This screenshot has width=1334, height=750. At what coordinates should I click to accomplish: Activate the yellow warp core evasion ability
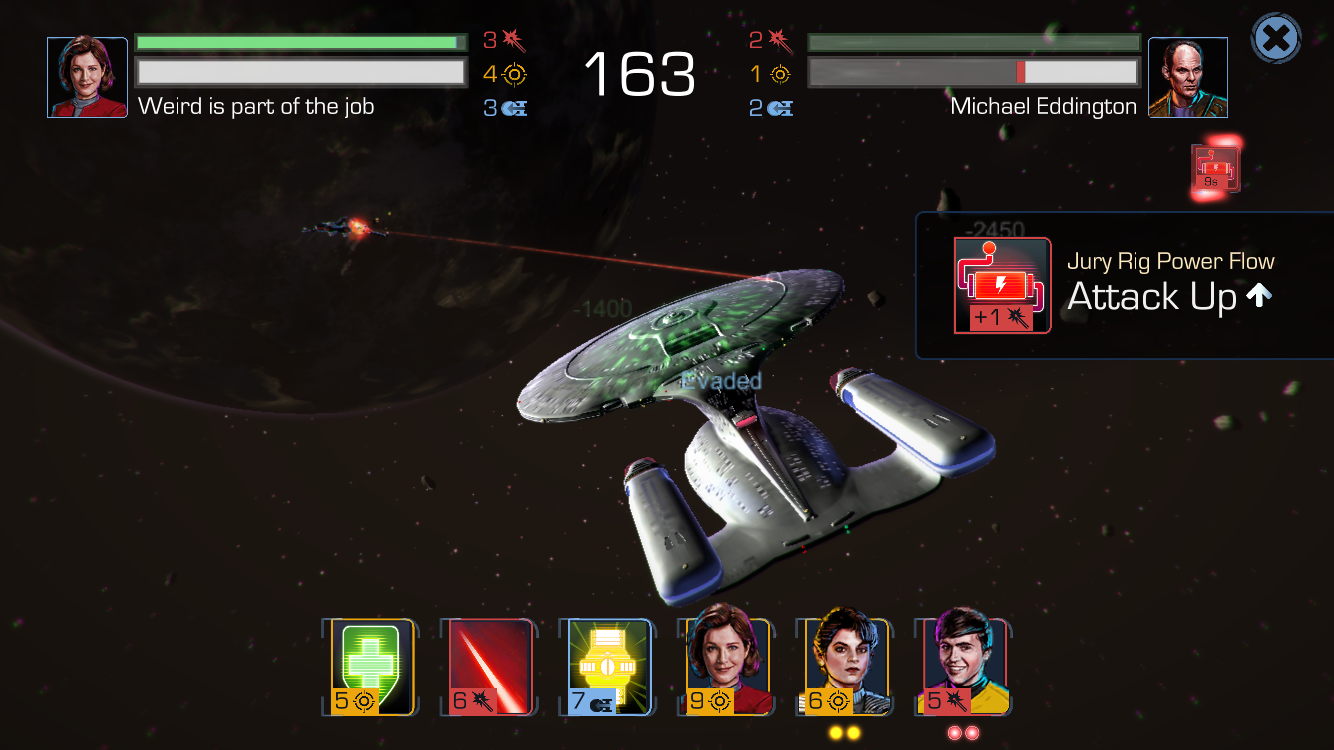point(609,668)
